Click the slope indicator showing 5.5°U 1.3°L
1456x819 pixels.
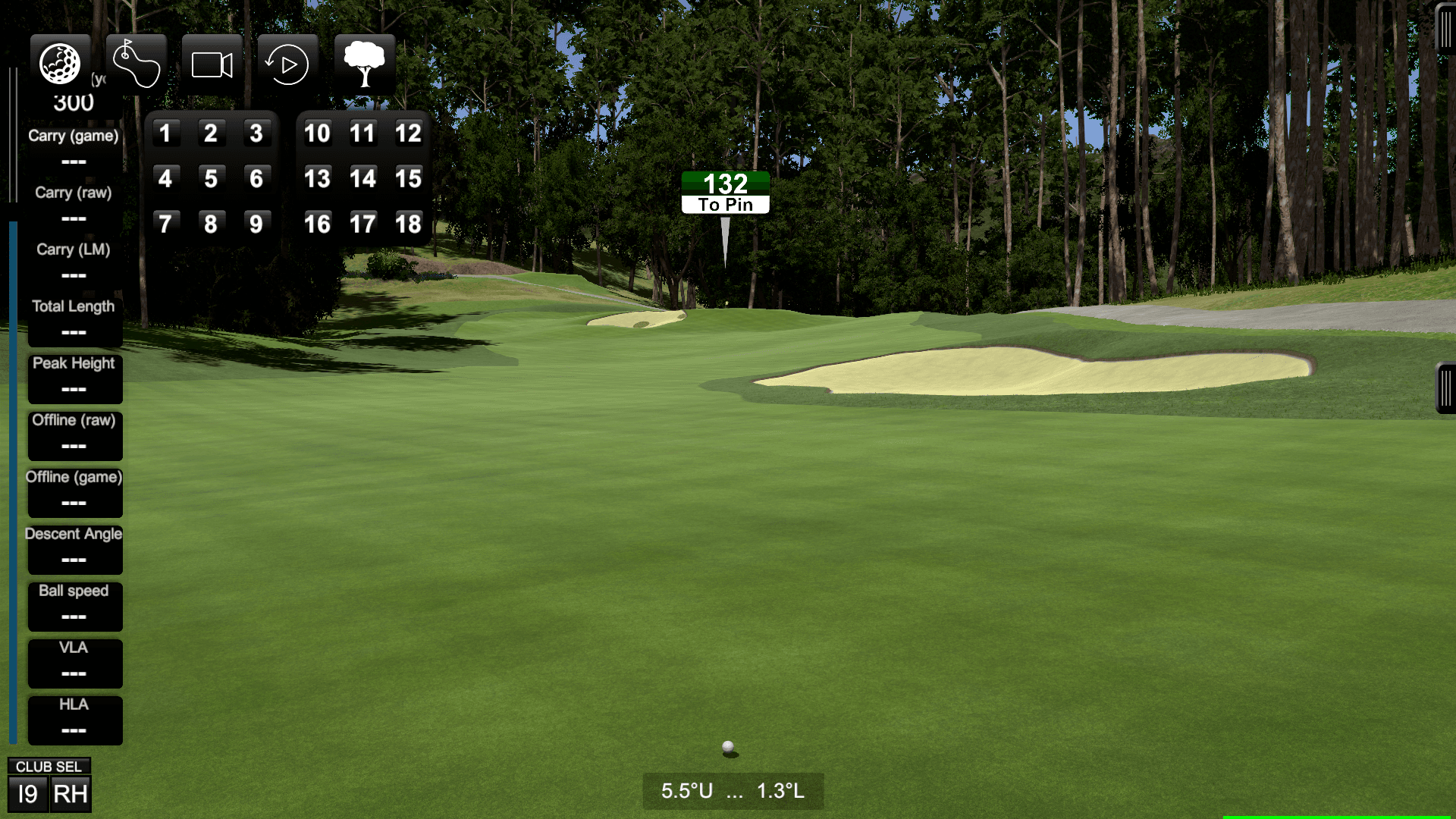(732, 791)
